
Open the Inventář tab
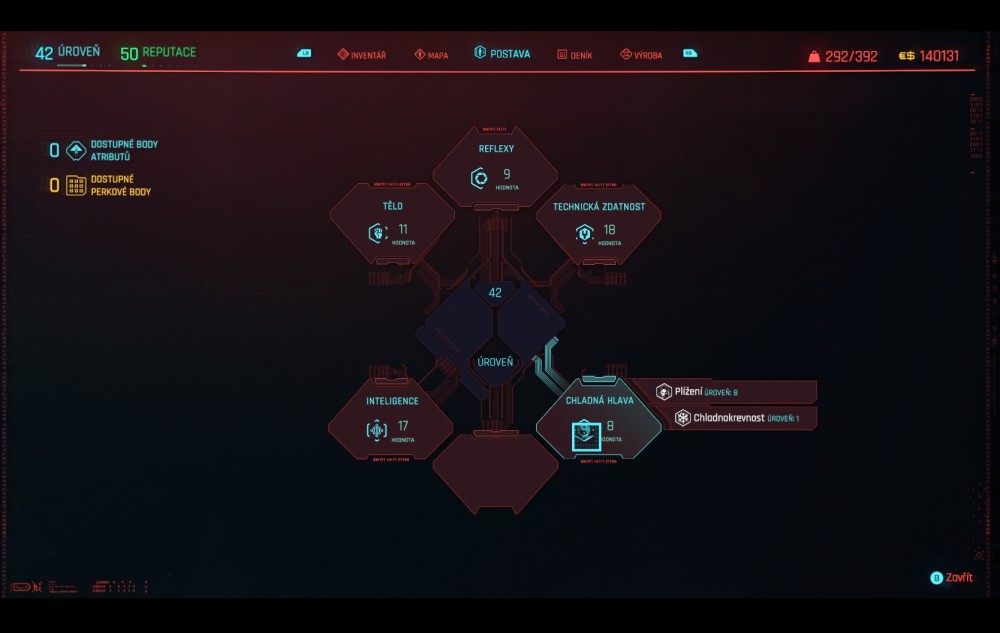(362, 55)
